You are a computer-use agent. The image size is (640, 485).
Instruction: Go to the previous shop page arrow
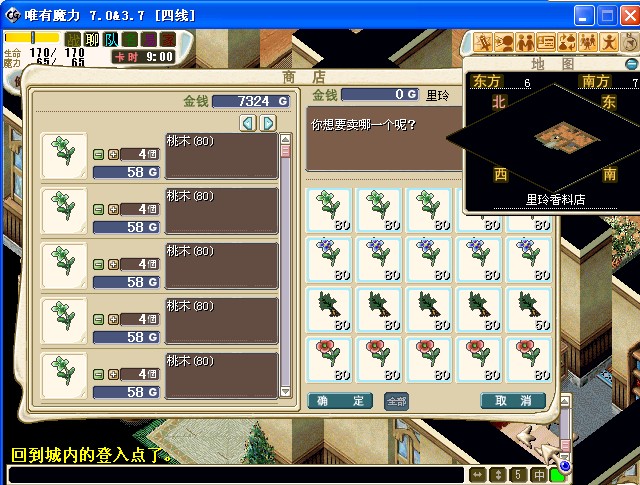250,123
